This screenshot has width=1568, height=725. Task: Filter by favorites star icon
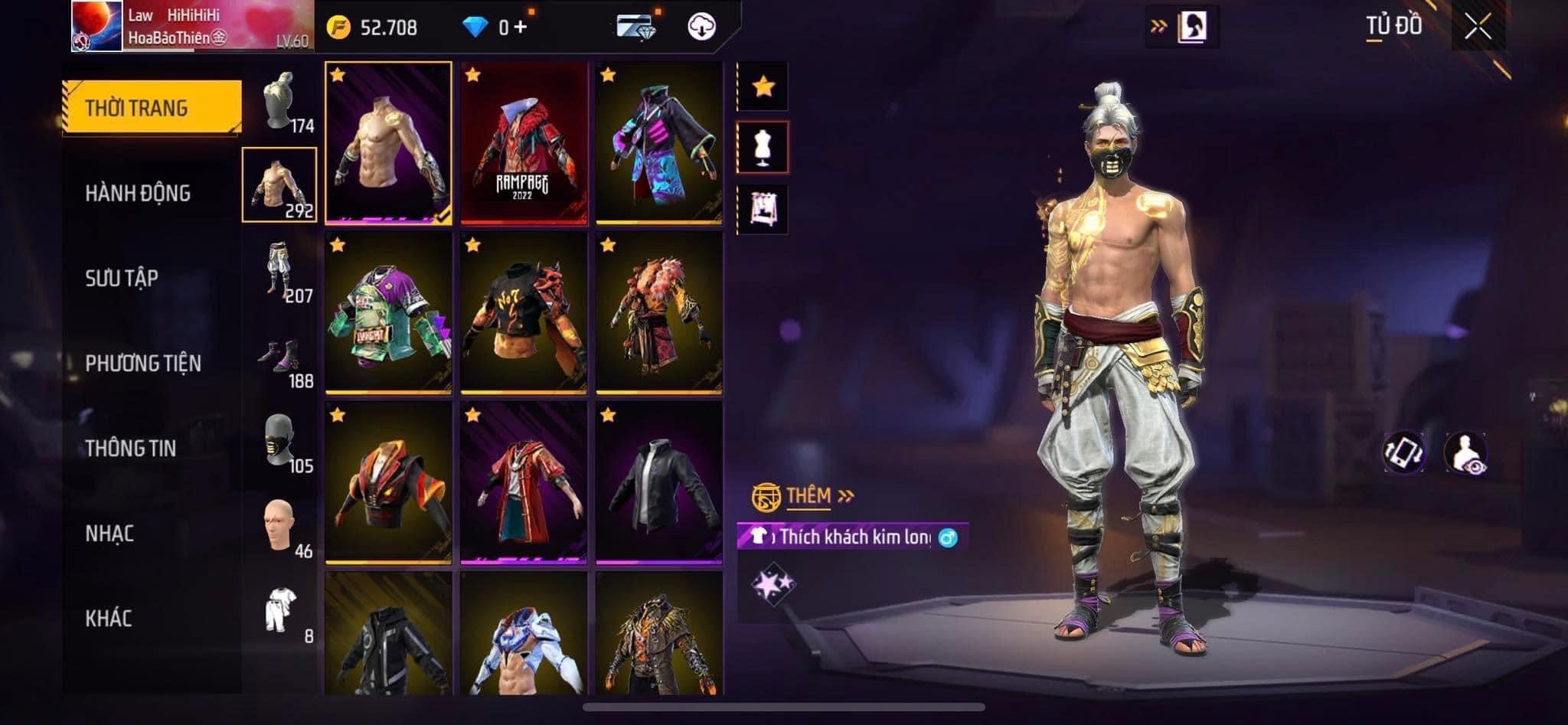(763, 87)
